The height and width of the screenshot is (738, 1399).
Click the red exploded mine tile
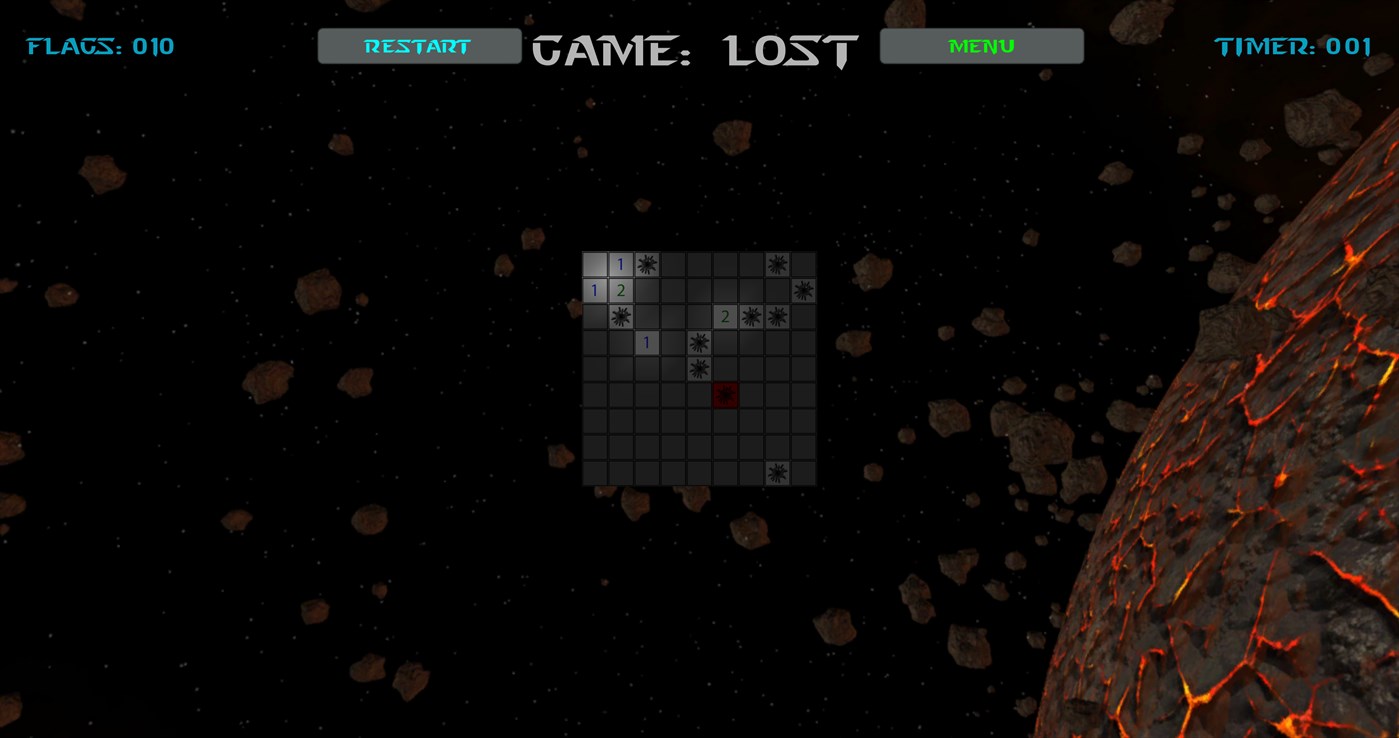tap(725, 394)
